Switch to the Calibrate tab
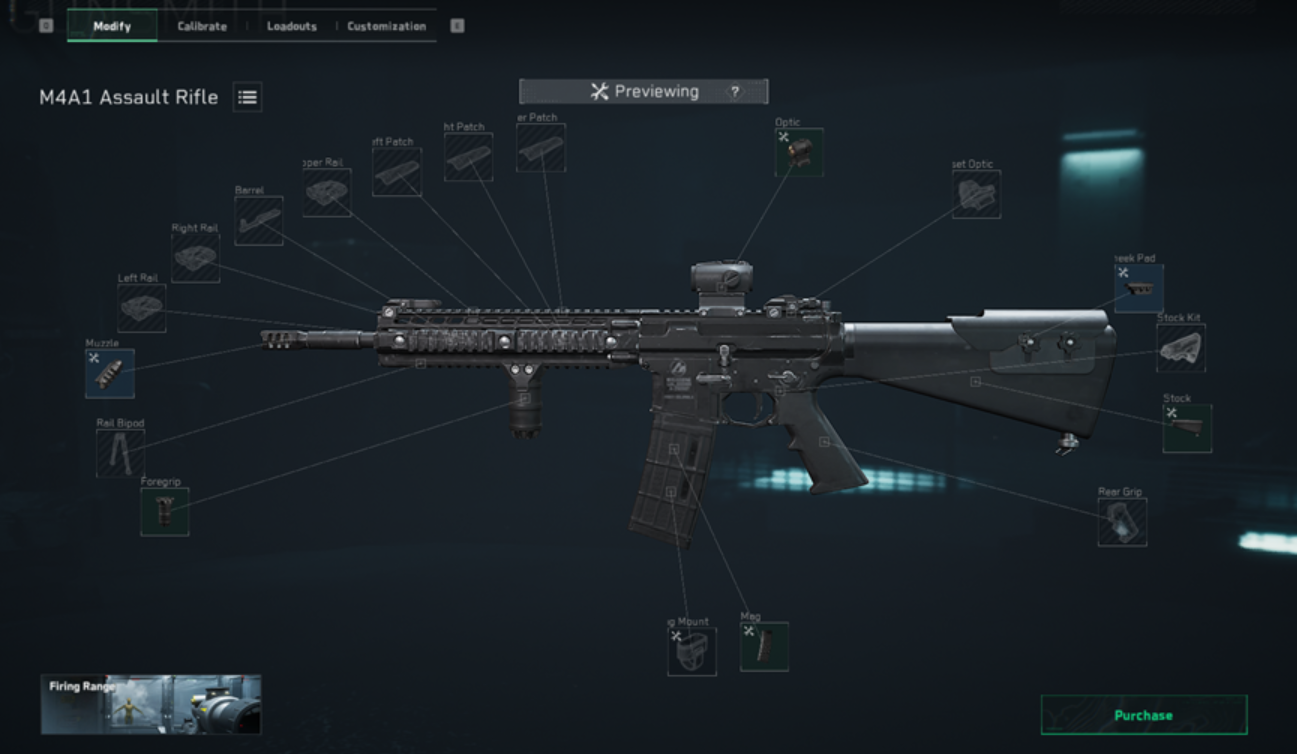Image resolution: width=1297 pixels, height=754 pixels. (199, 26)
